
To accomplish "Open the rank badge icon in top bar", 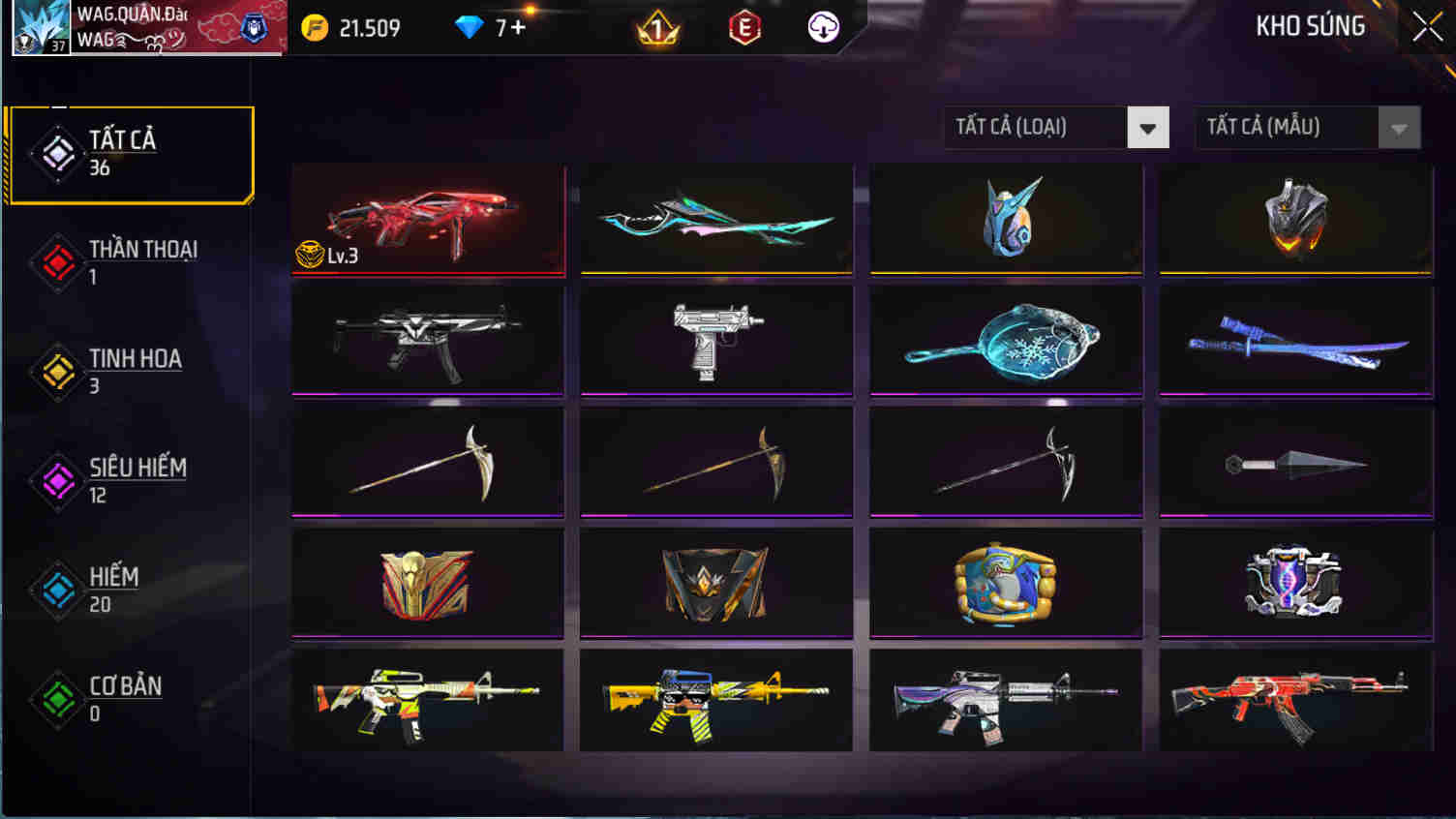I will coord(656,28).
